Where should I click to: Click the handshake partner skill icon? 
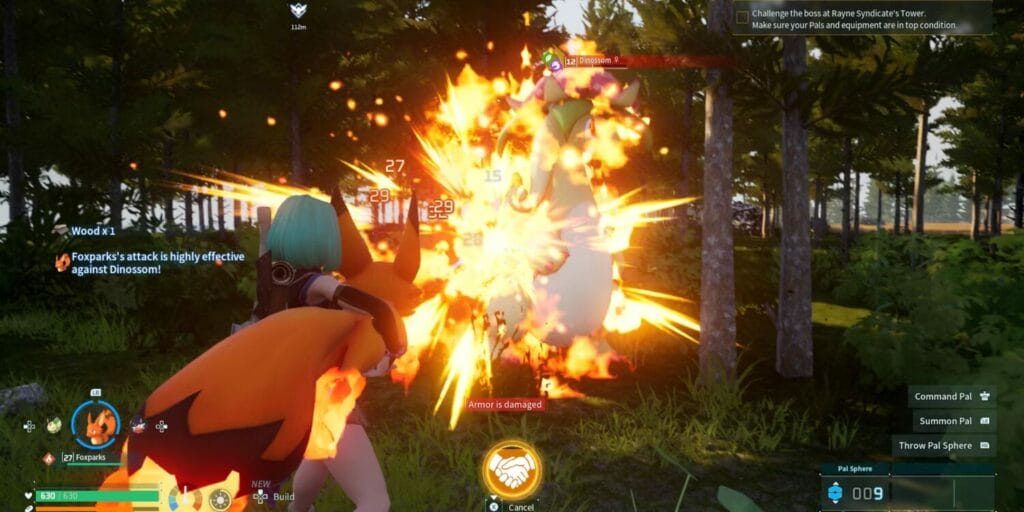point(512,469)
